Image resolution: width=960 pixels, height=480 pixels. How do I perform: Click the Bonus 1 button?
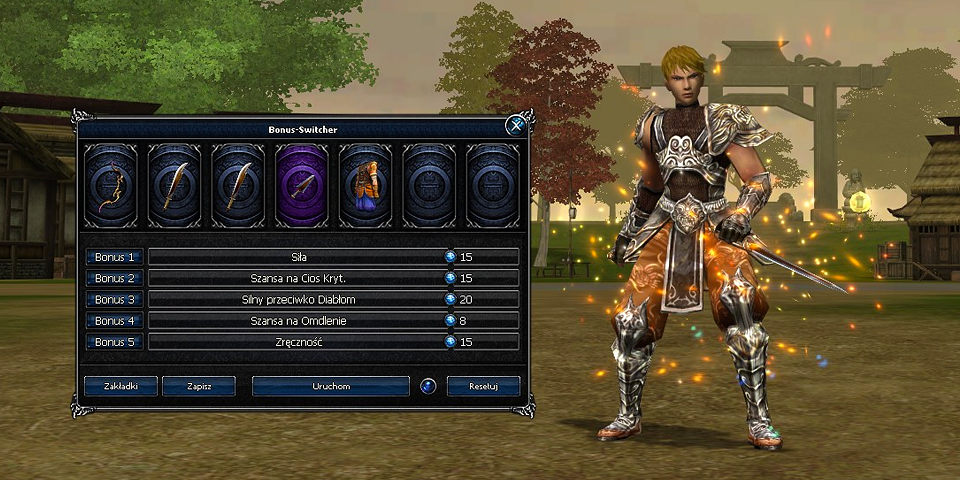114,257
